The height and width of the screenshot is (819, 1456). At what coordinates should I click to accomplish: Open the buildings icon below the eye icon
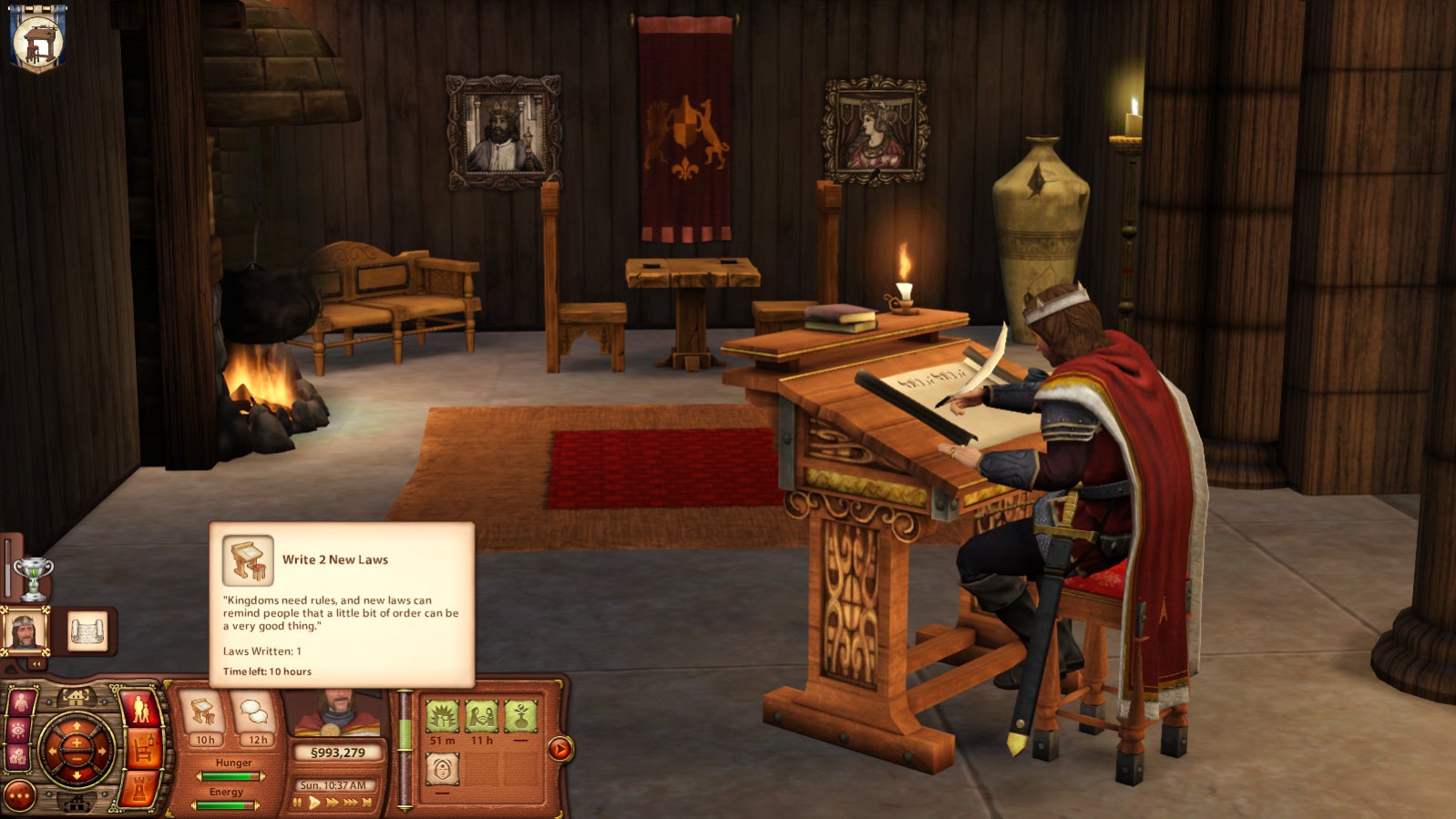click(x=19, y=753)
